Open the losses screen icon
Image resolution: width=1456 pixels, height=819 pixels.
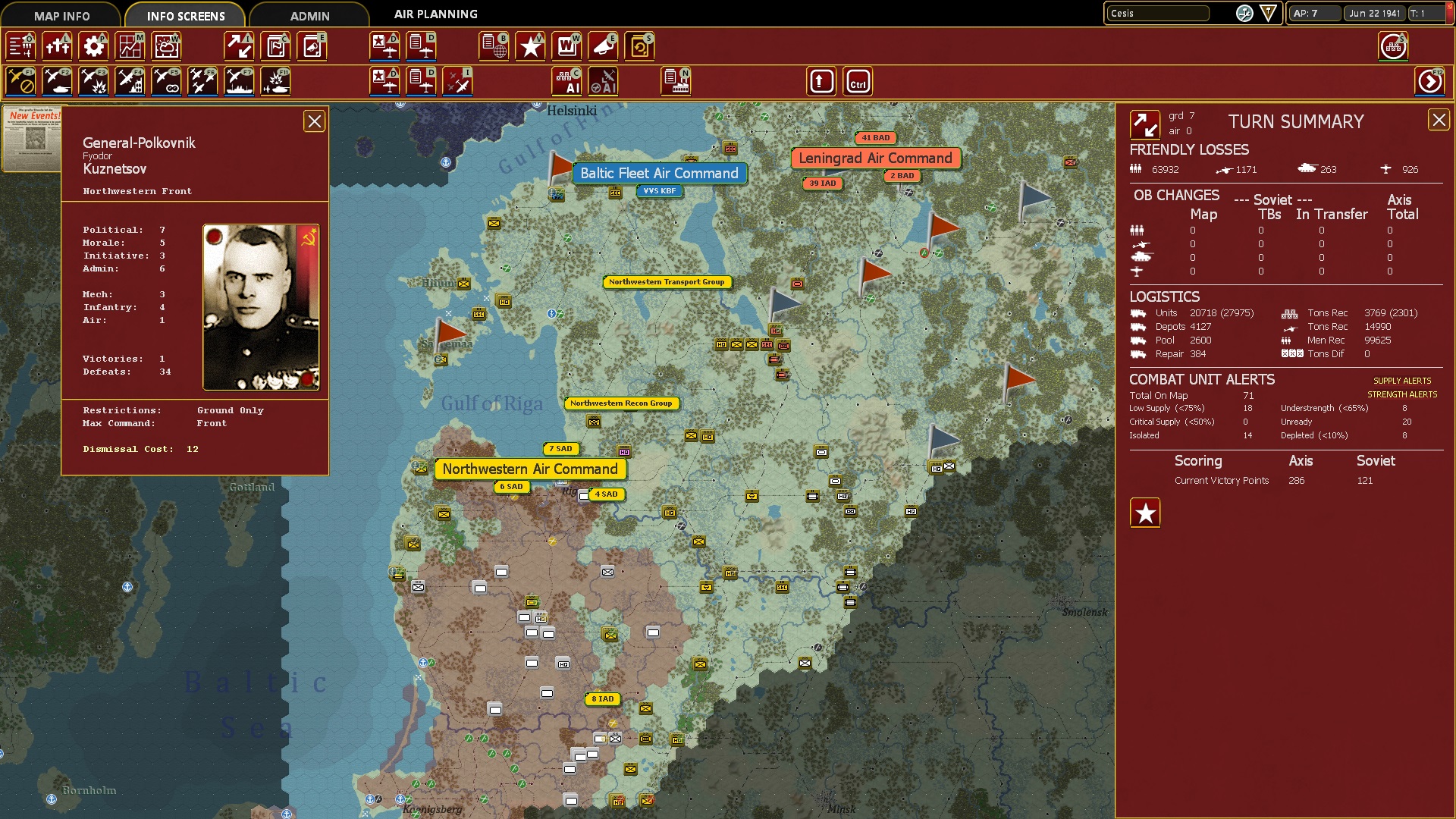point(56,45)
